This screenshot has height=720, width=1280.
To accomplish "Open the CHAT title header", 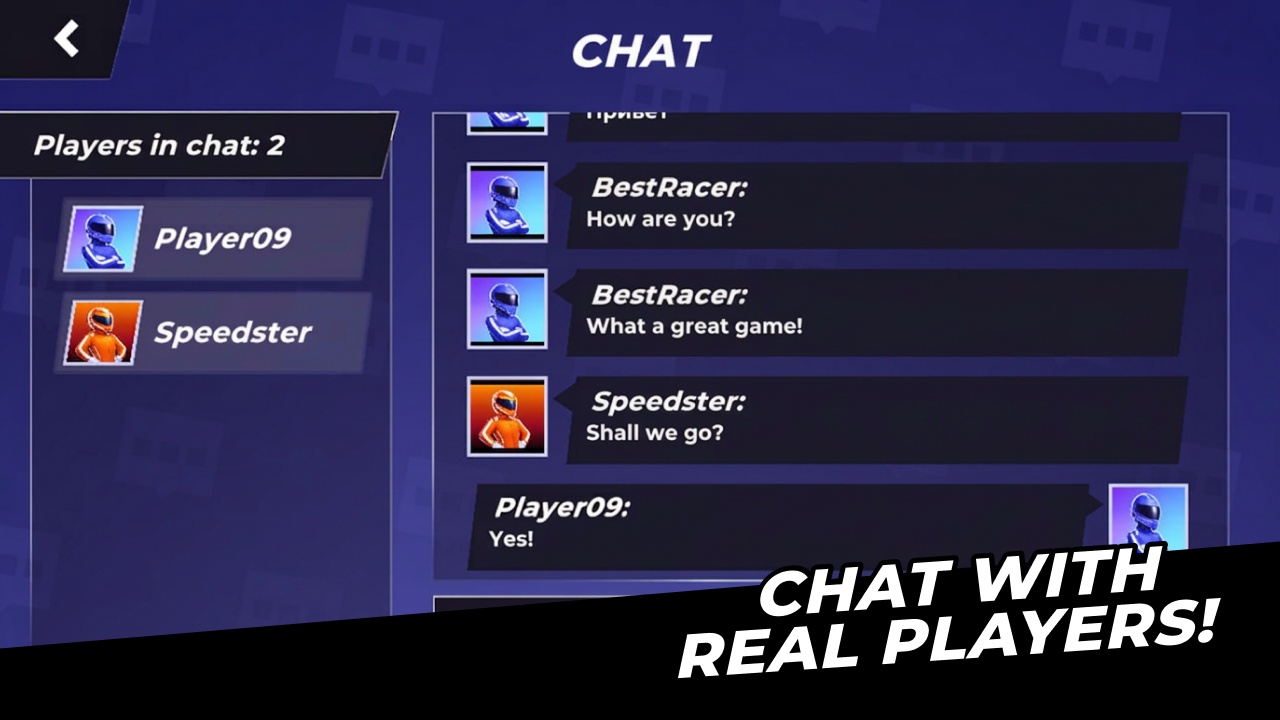I will coord(640,52).
